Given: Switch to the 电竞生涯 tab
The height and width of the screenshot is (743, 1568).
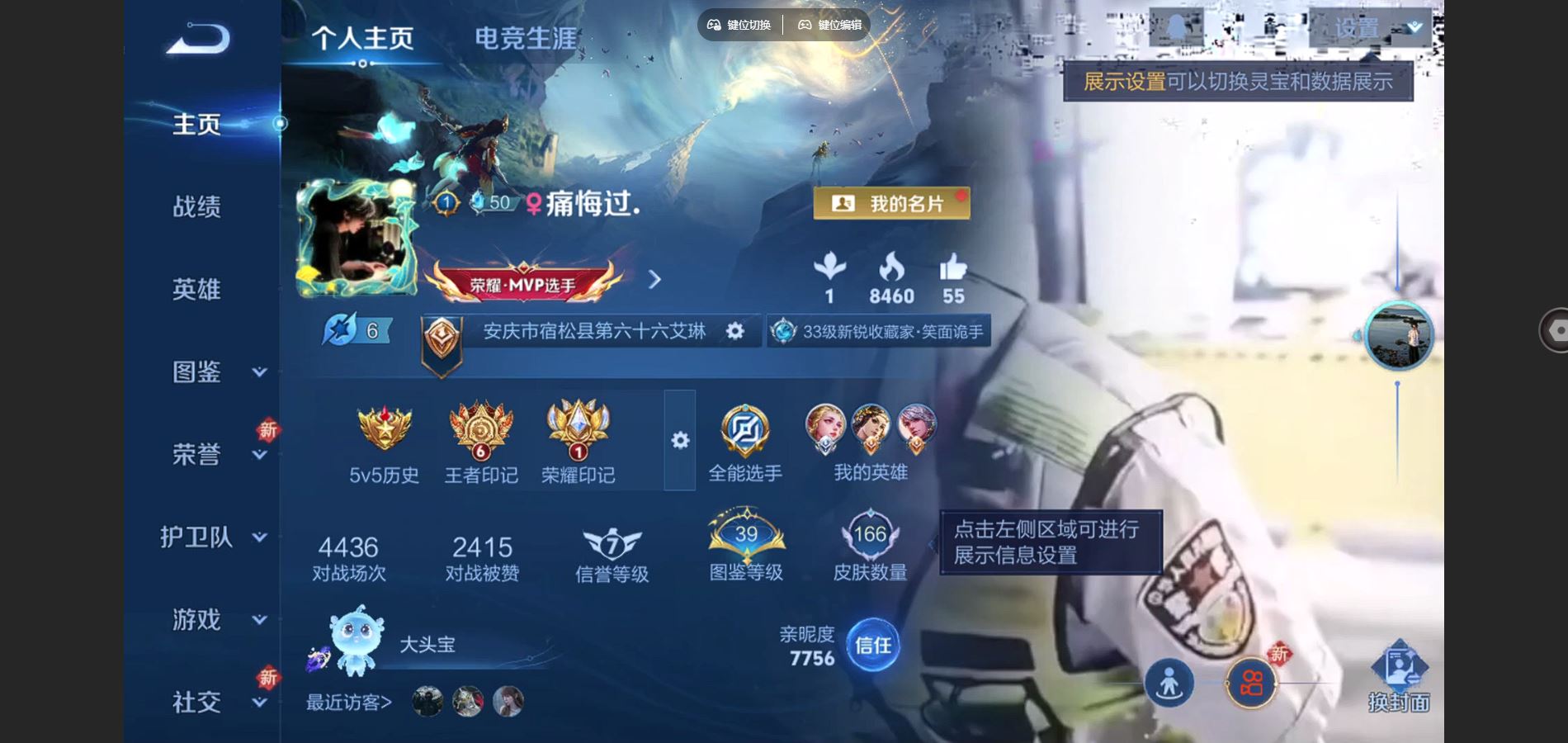Looking at the screenshot, I should [x=526, y=37].
